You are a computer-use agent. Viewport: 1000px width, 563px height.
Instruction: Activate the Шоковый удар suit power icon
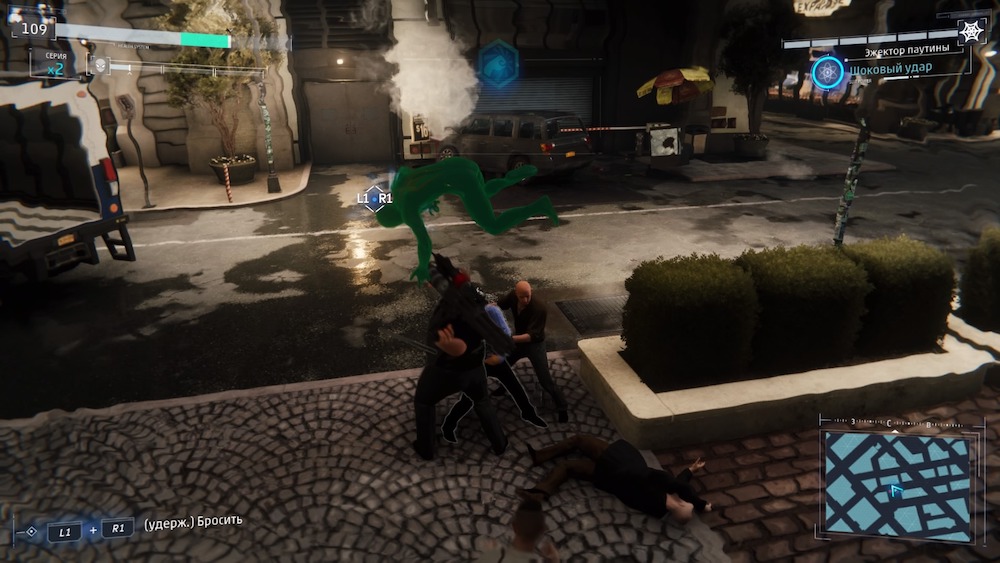tap(827, 72)
